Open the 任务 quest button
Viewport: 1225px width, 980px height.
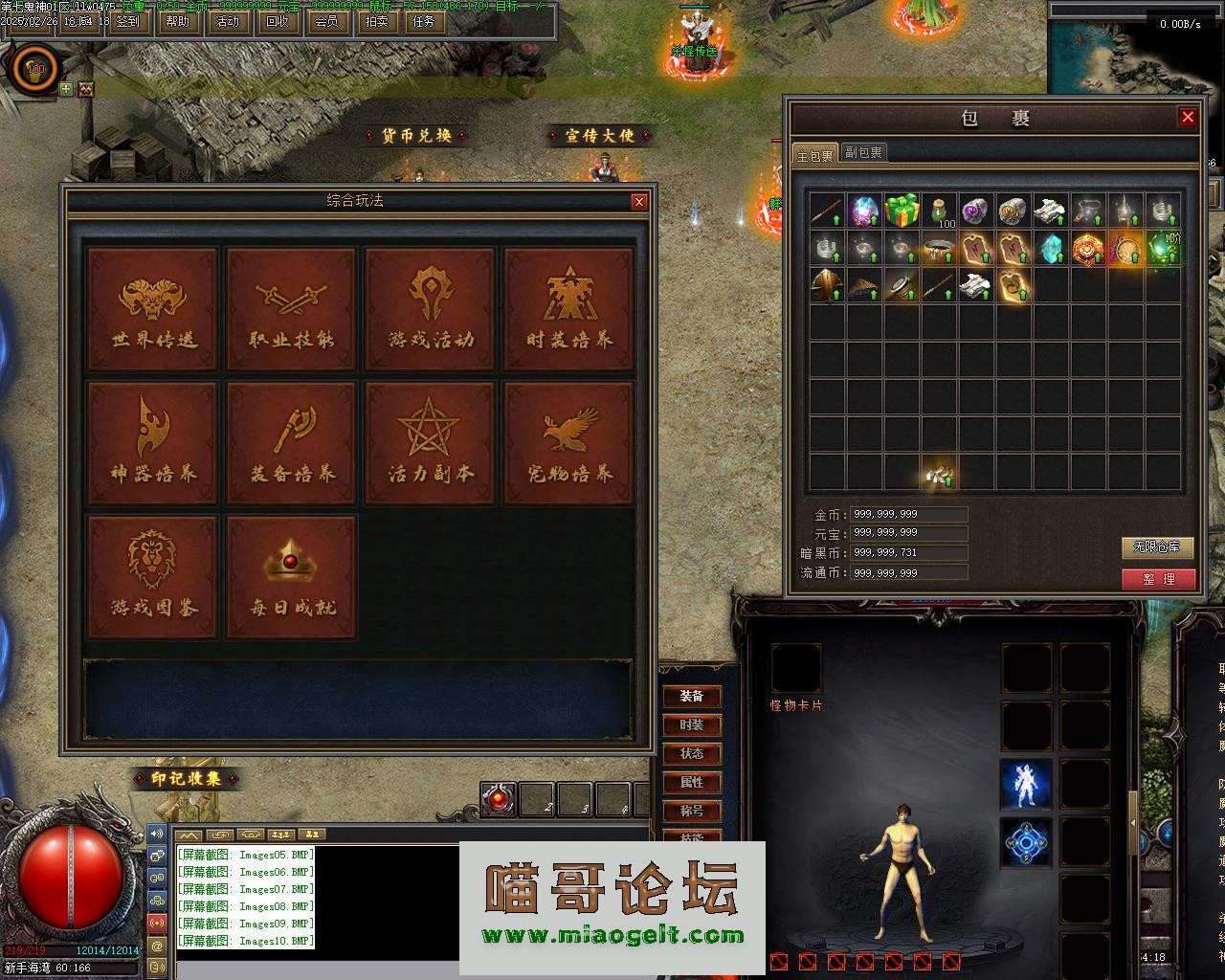pos(424,21)
